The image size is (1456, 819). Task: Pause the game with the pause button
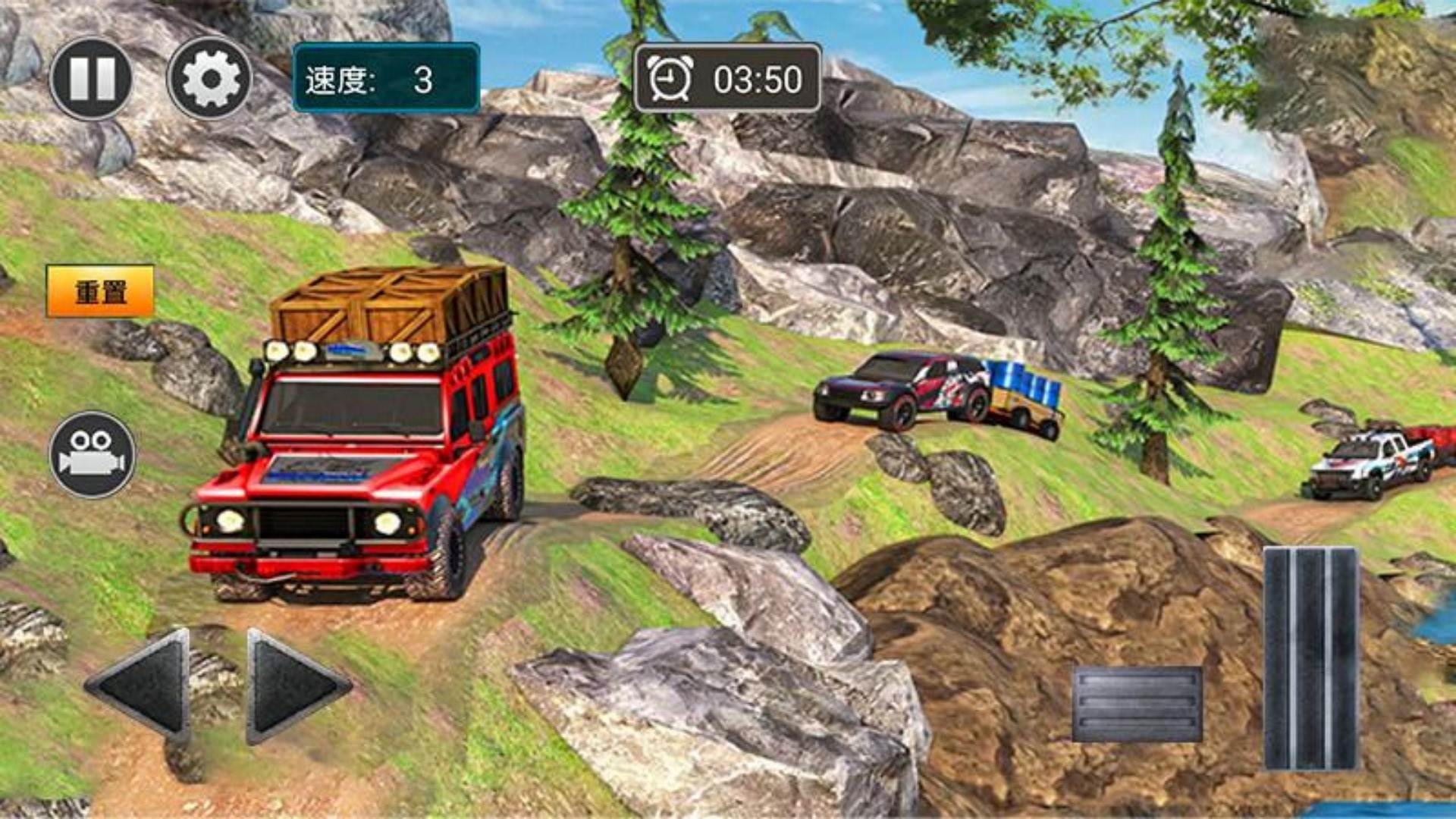91,78
